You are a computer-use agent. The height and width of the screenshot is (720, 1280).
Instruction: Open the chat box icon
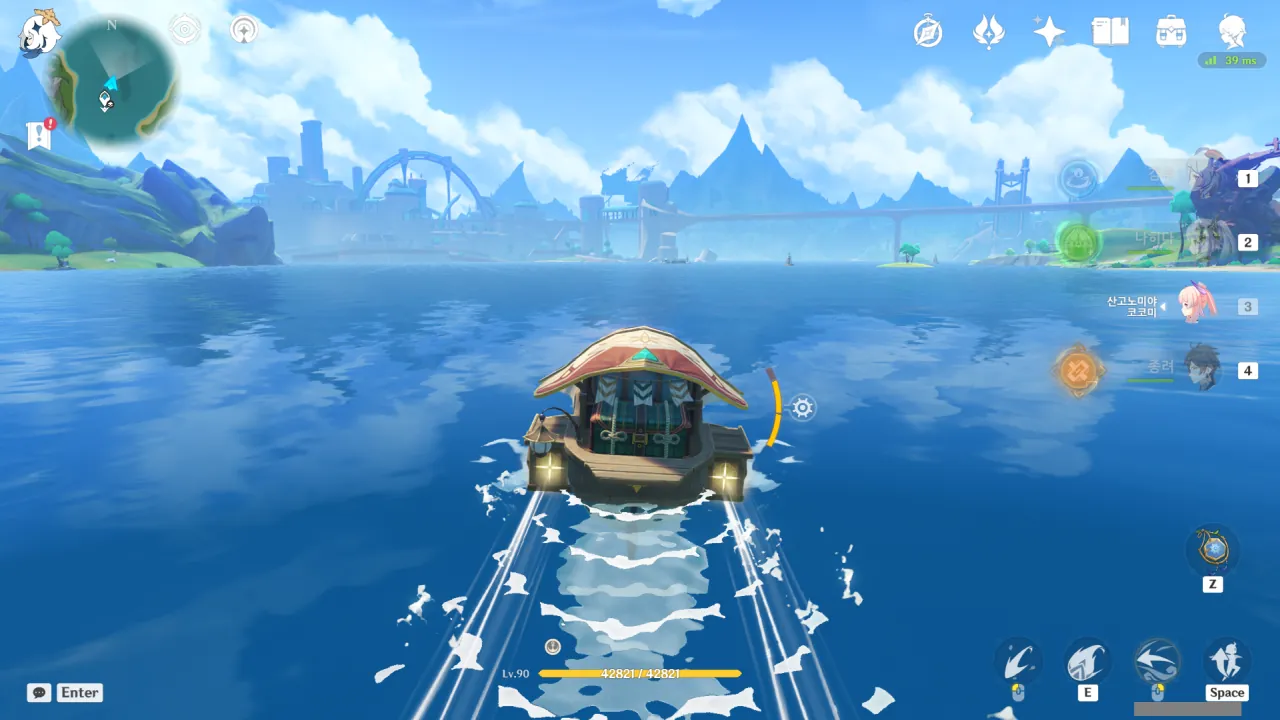[x=39, y=692]
